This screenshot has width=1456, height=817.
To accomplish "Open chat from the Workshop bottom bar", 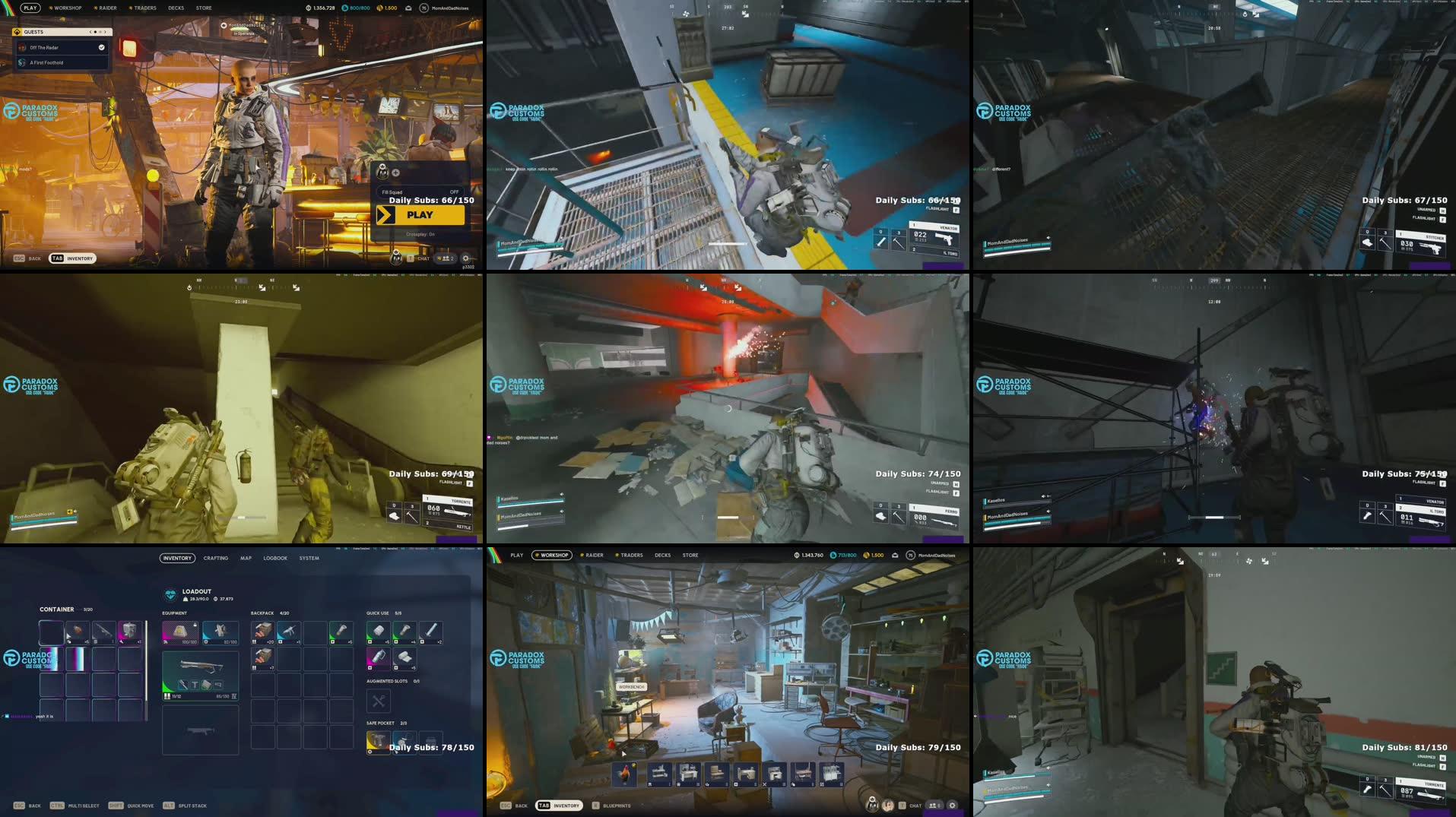I will 915,805.
